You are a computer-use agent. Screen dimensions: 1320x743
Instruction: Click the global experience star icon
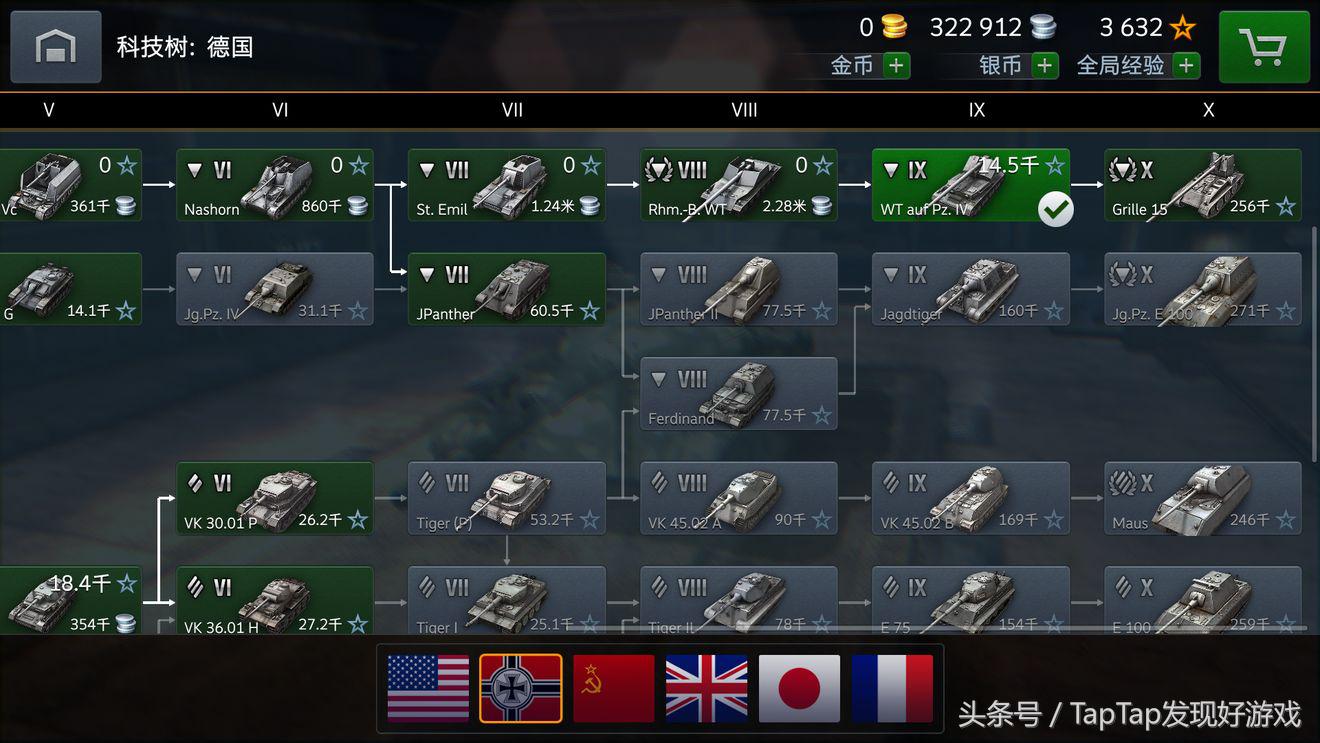(x=1183, y=27)
